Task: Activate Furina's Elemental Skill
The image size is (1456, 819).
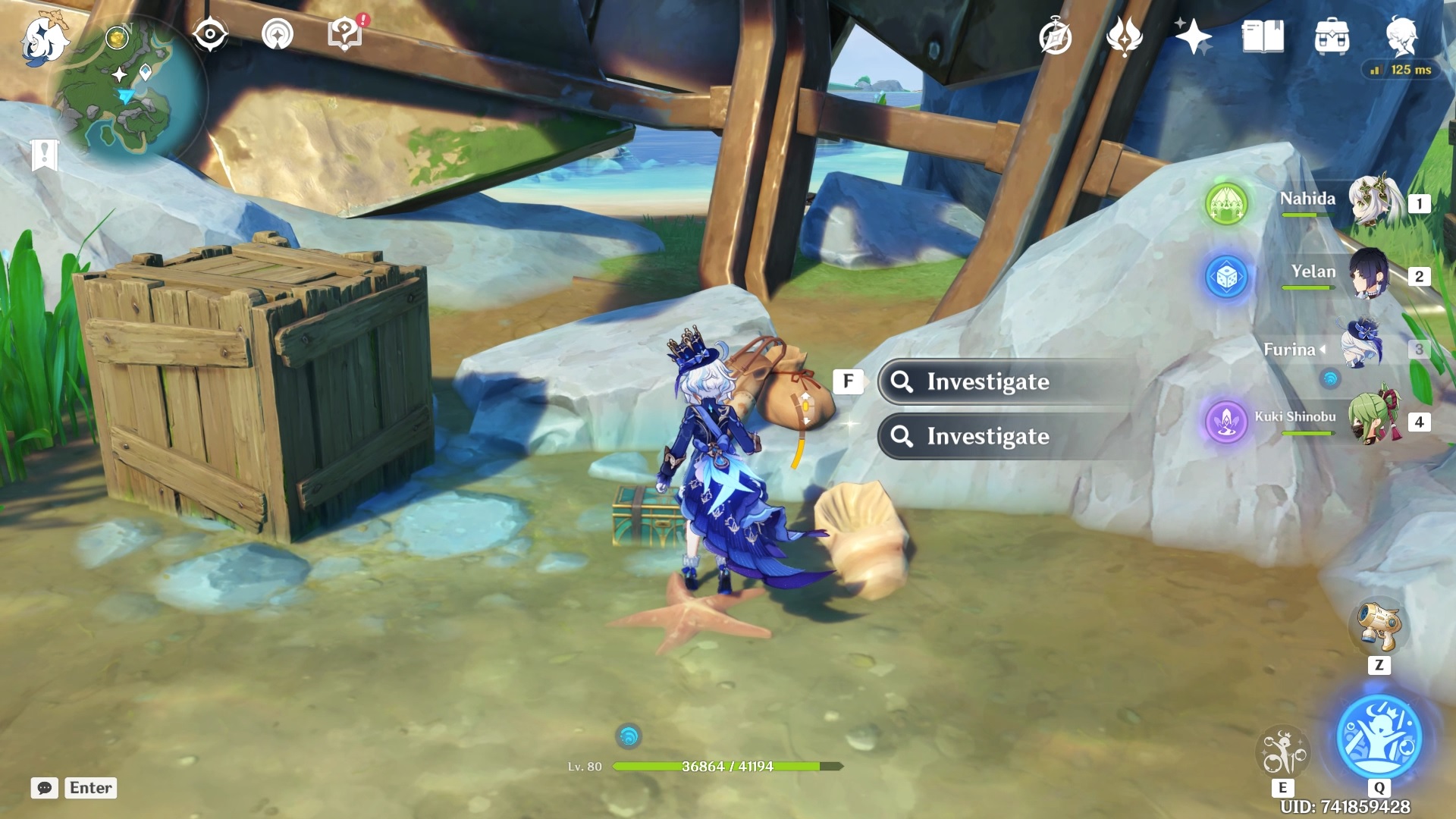Action: tap(1282, 751)
